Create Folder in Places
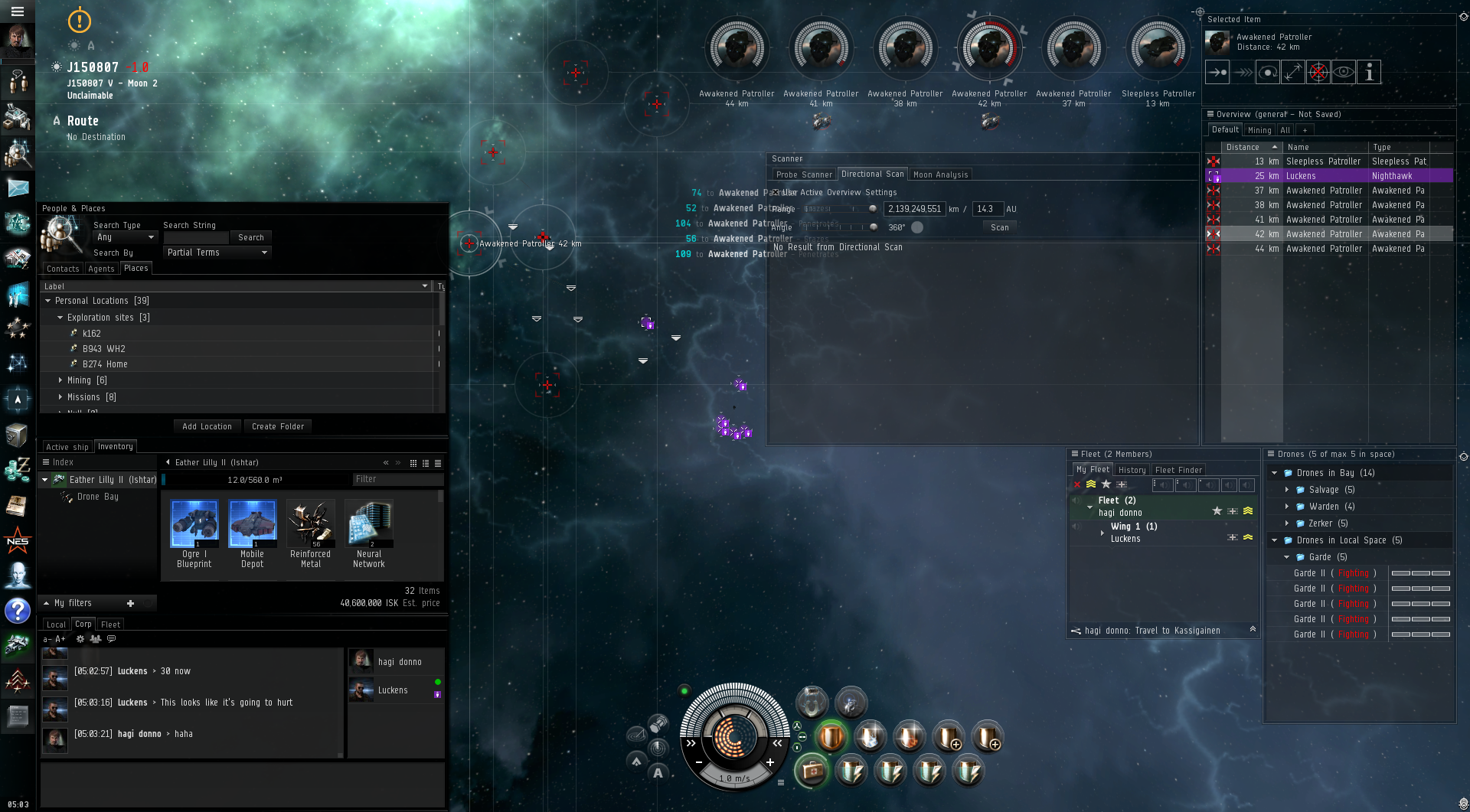 278,426
